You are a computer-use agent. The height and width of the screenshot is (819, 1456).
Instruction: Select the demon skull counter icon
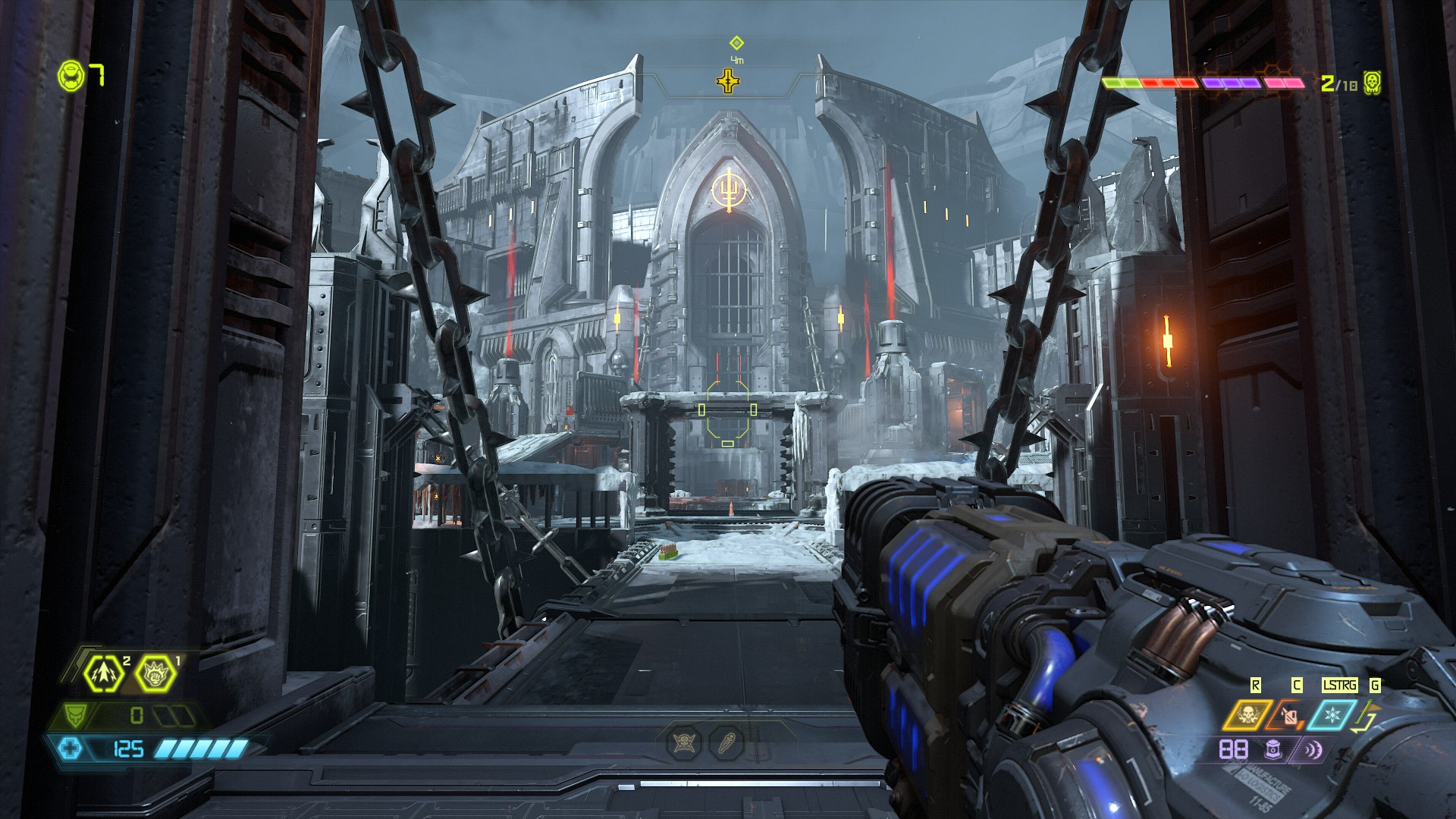(x=1371, y=82)
